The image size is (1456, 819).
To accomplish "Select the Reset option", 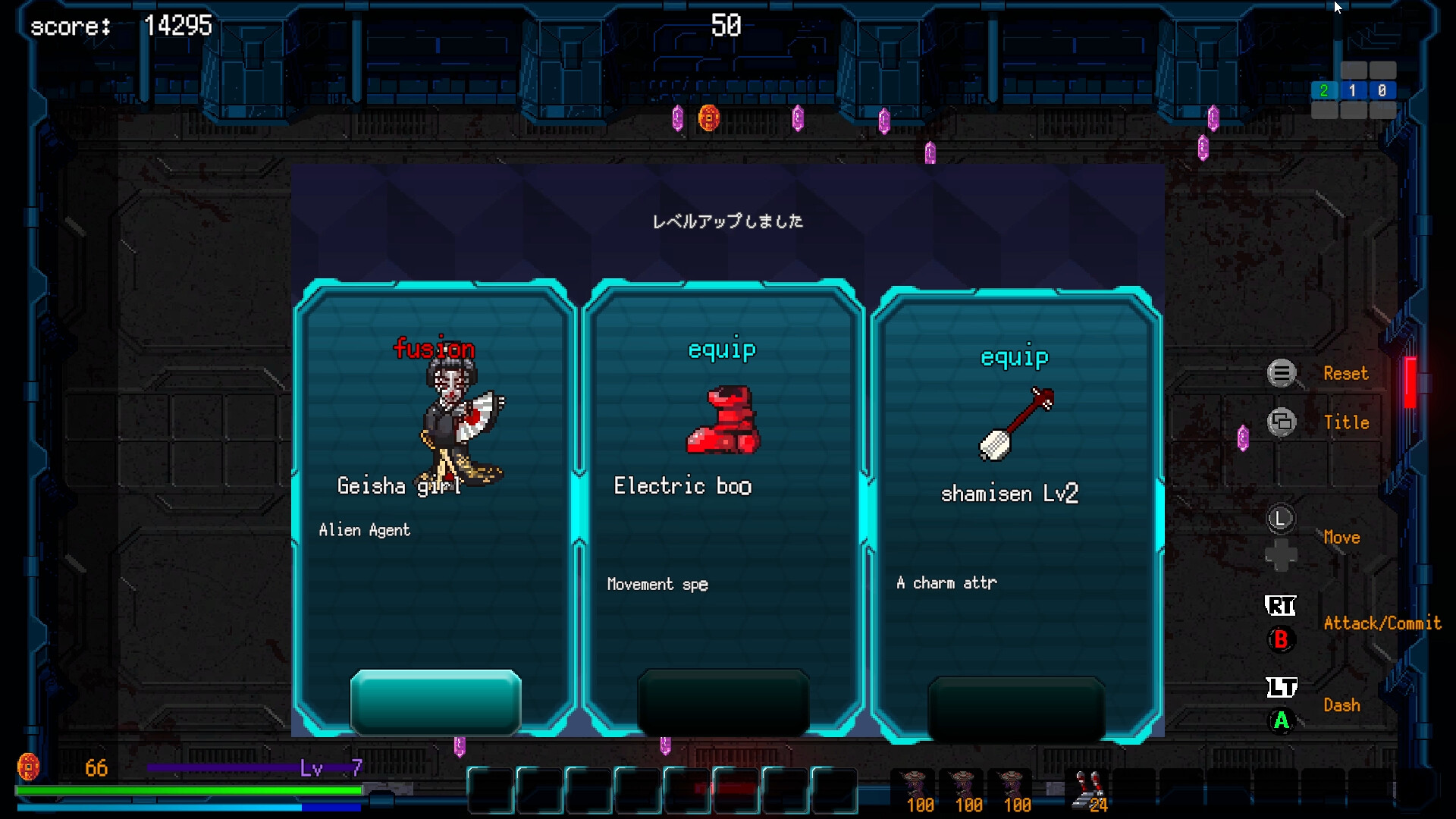I will pos(1348,373).
